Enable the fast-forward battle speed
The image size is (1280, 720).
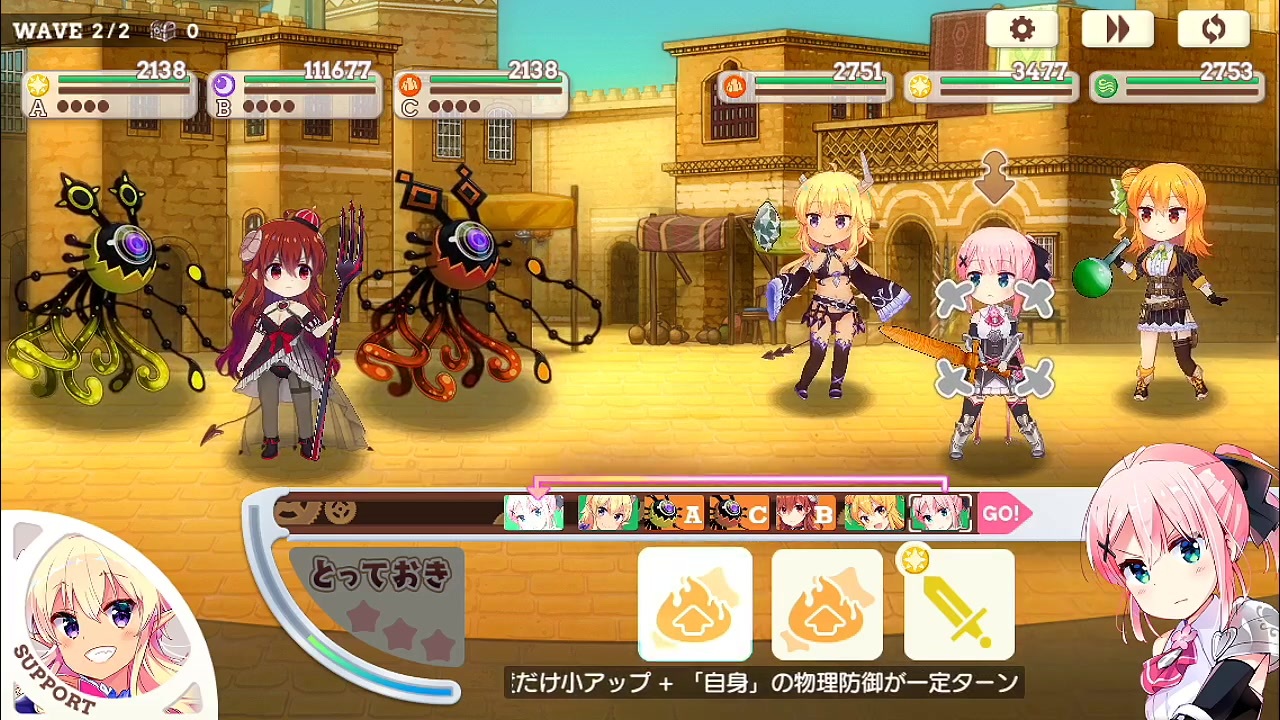[1117, 29]
